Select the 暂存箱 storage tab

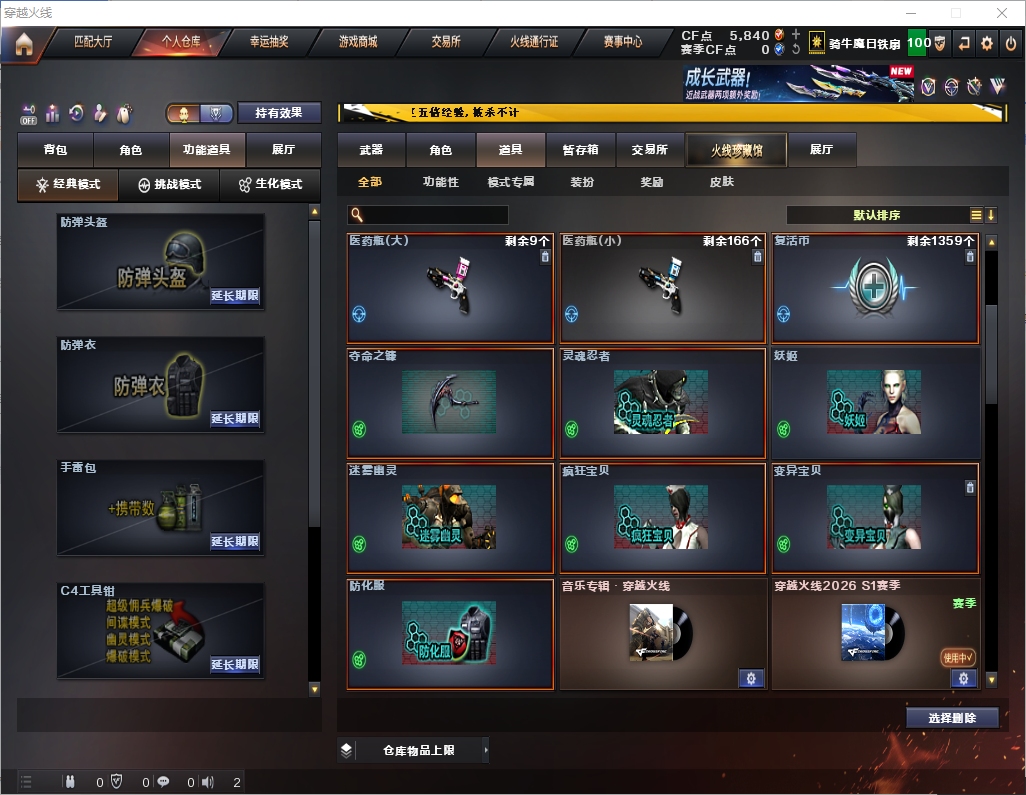(x=581, y=150)
